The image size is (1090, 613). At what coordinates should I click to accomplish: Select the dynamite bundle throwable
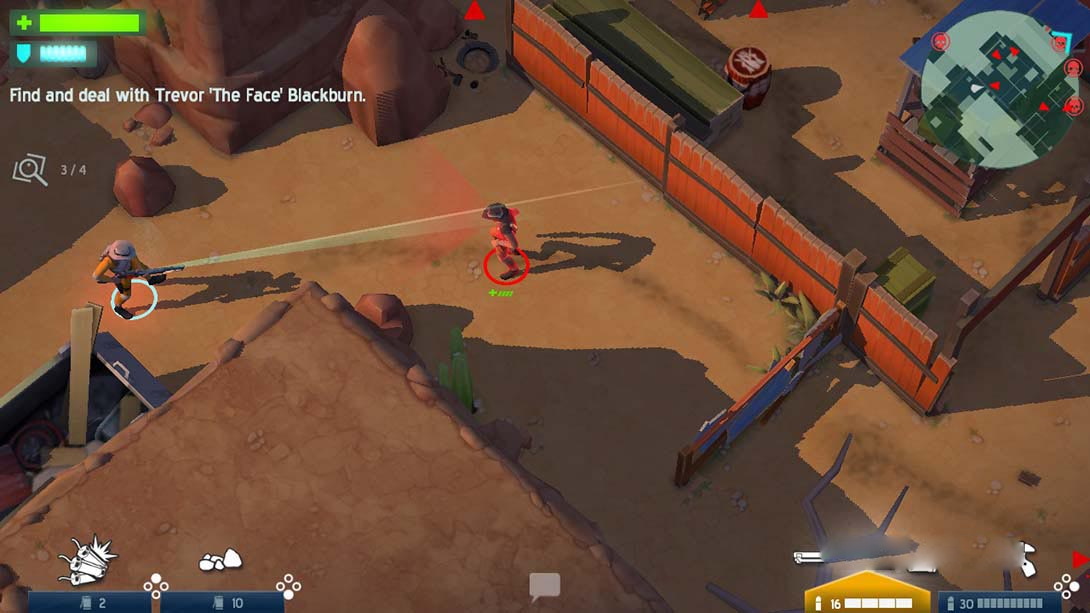point(87,561)
